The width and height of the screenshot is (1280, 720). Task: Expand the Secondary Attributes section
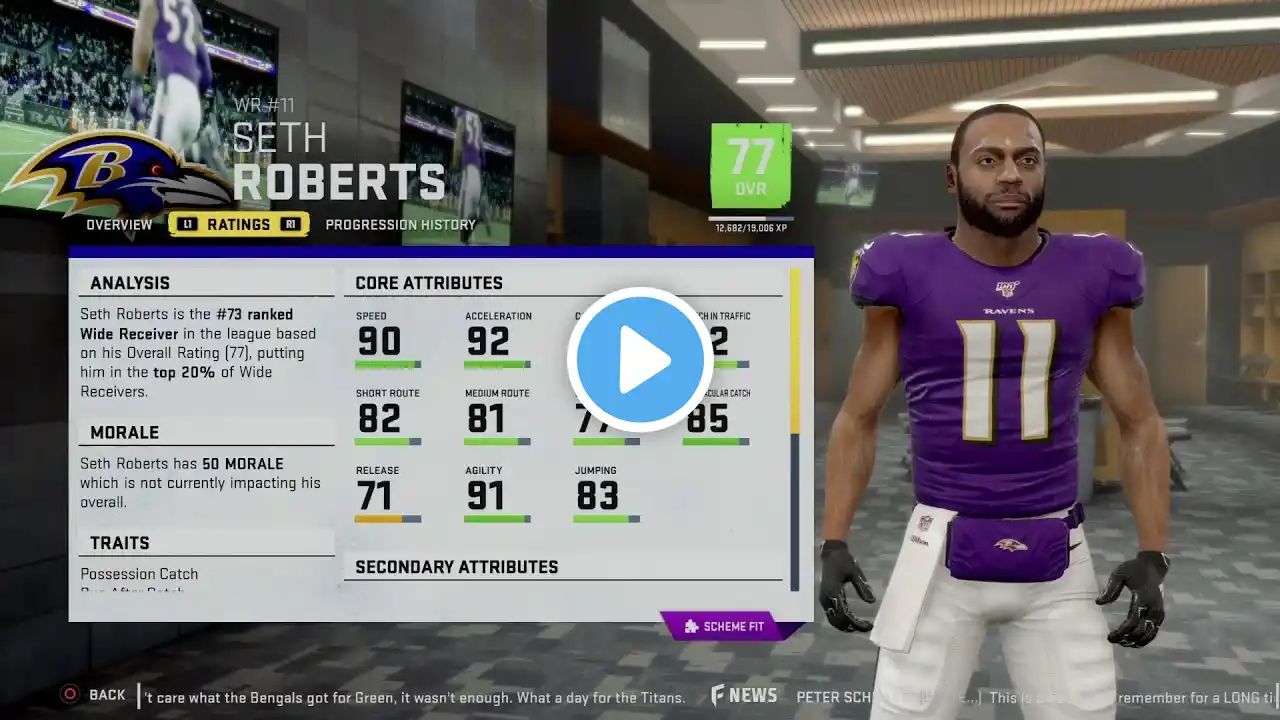457,567
